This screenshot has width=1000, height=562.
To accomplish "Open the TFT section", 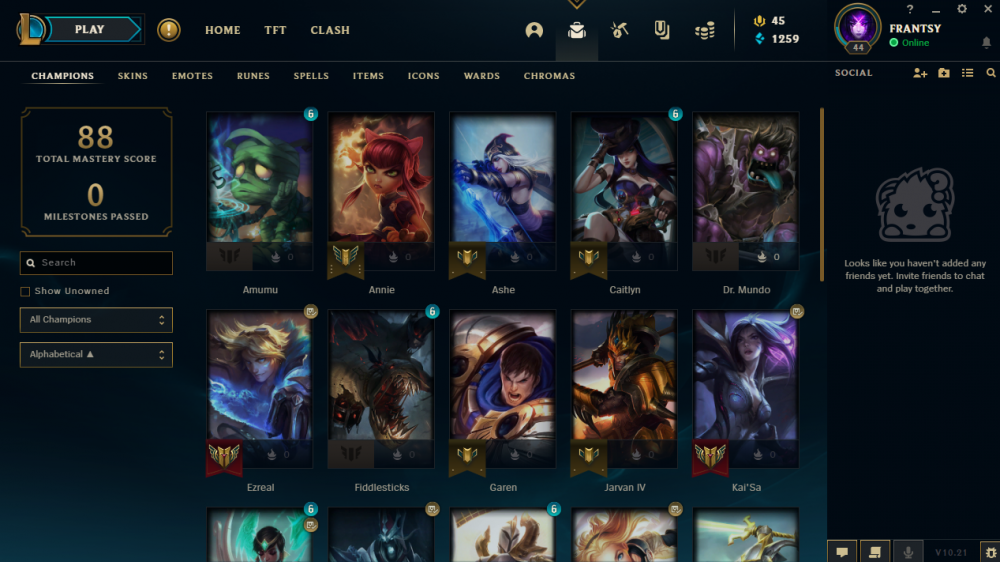I will tap(275, 30).
